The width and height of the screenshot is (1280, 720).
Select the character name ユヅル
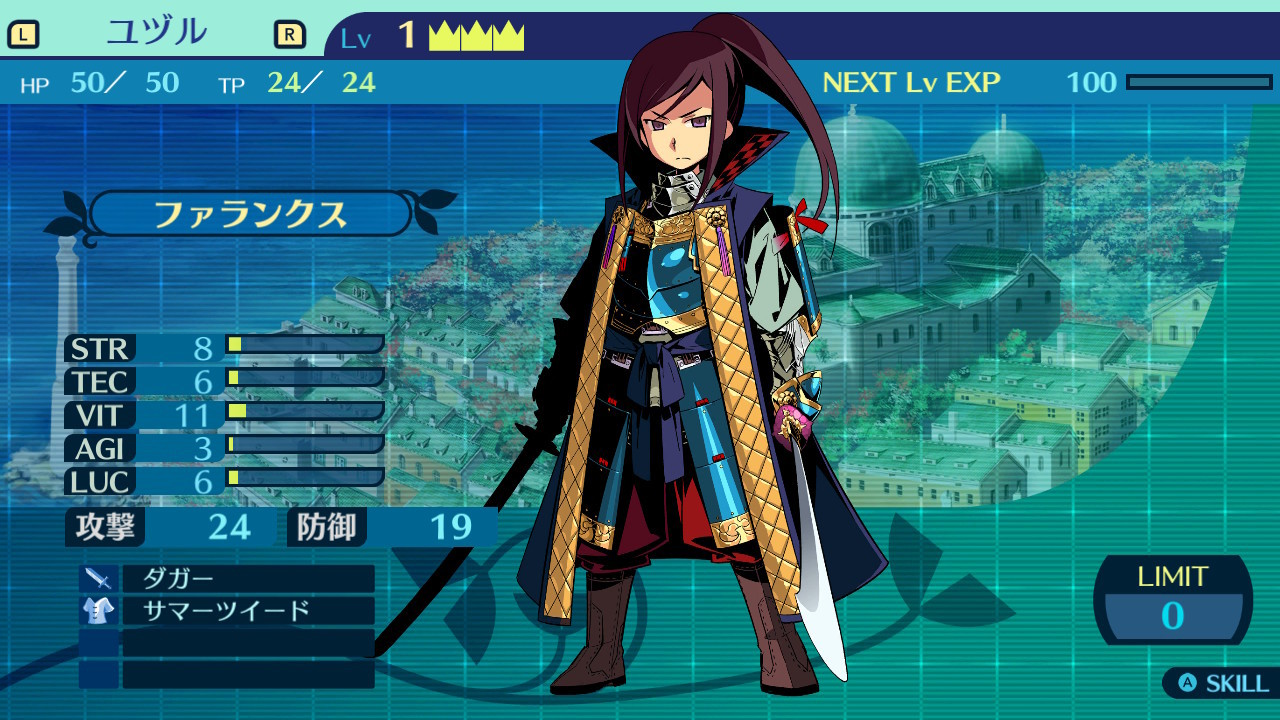click(x=157, y=34)
